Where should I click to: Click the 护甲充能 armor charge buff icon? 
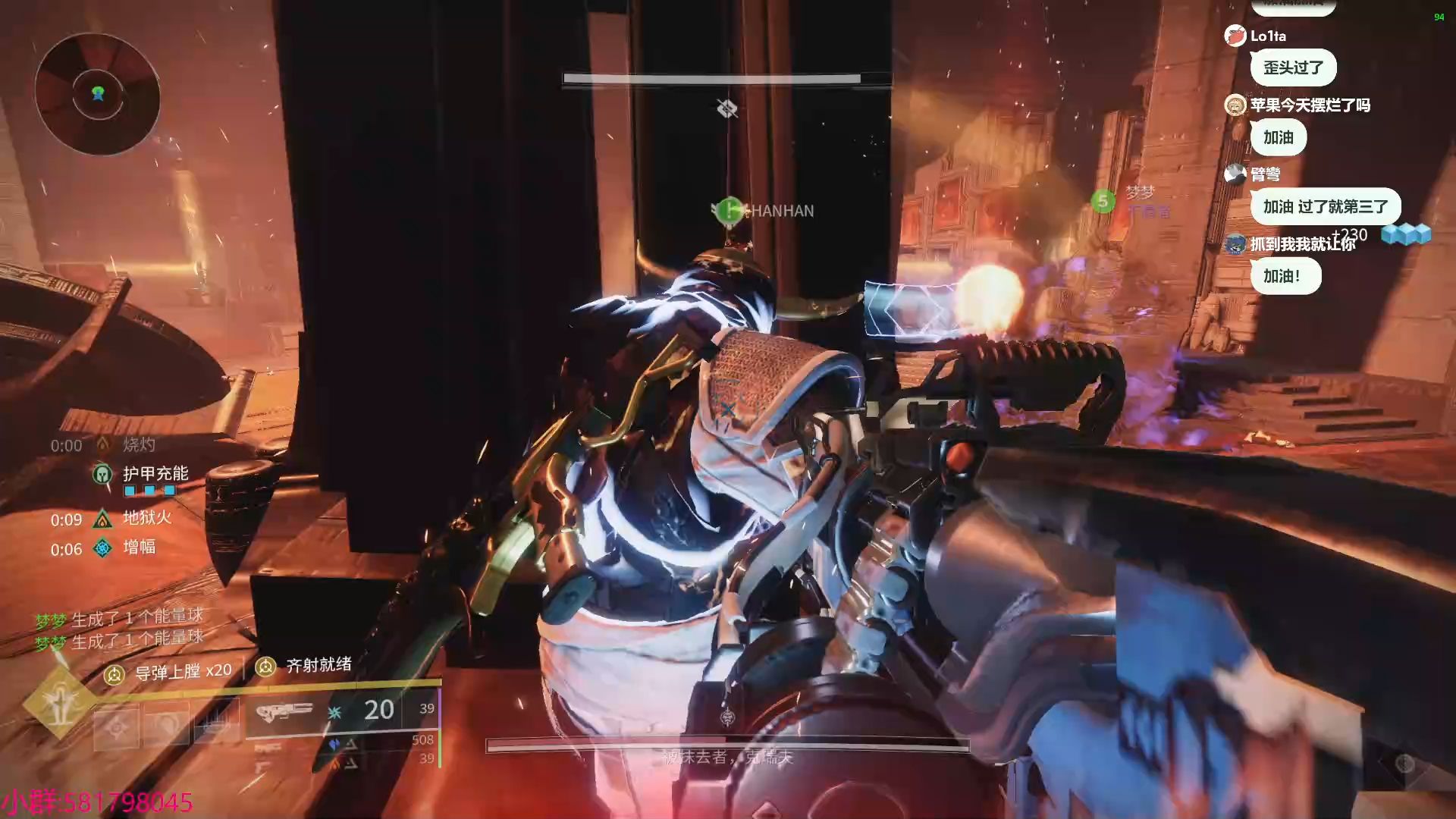coord(102,475)
